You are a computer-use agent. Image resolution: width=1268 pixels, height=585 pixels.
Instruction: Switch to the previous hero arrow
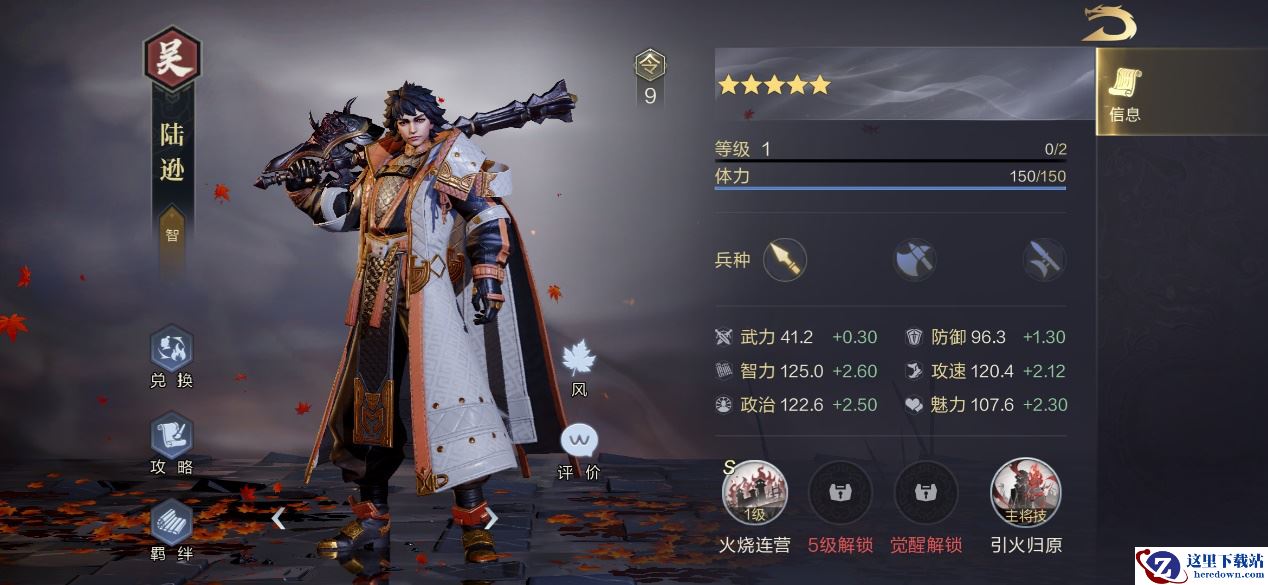279,518
